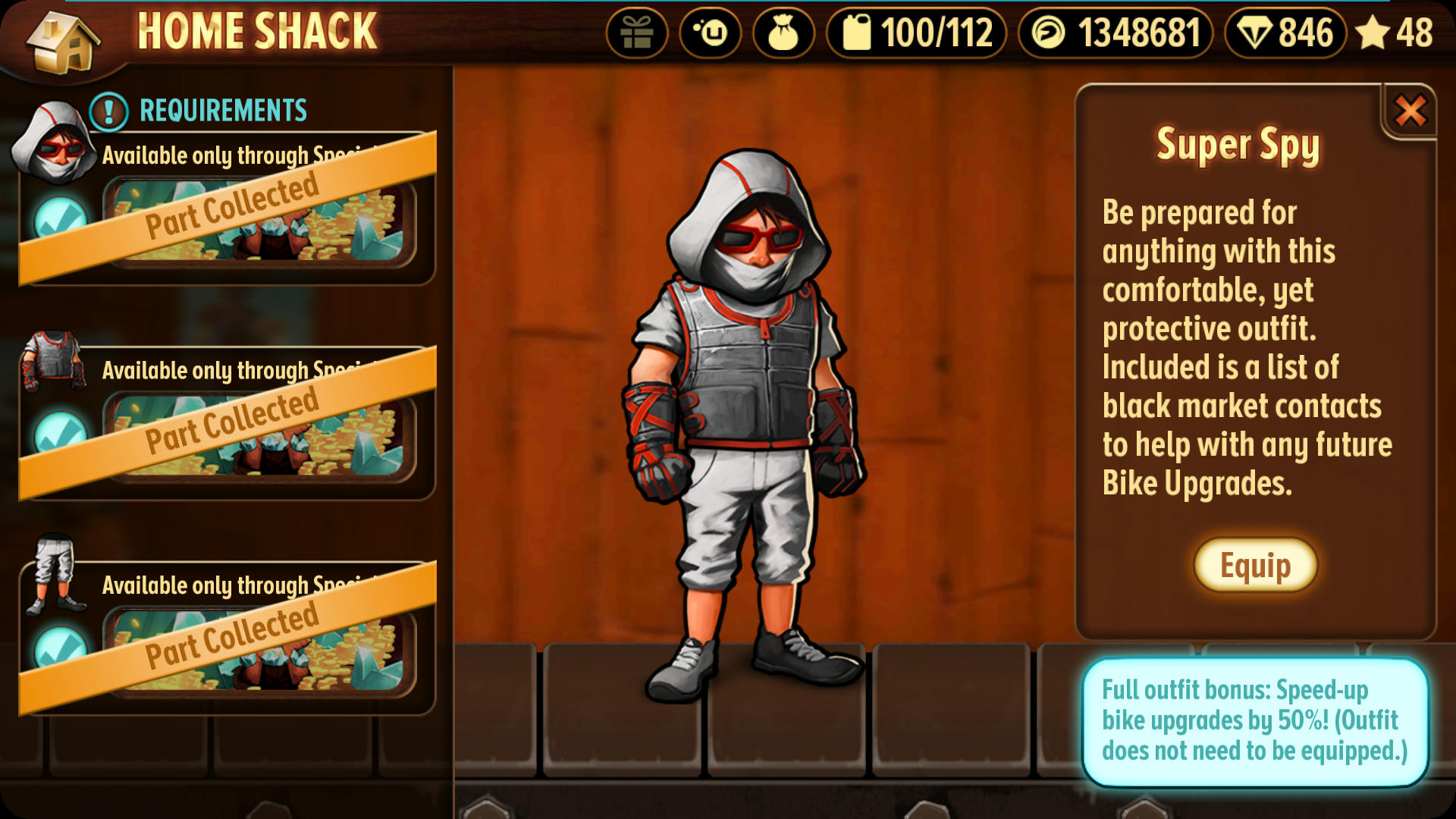Open the gift box icon
Image resolution: width=1456 pixels, height=819 pixels.
[x=636, y=33]
